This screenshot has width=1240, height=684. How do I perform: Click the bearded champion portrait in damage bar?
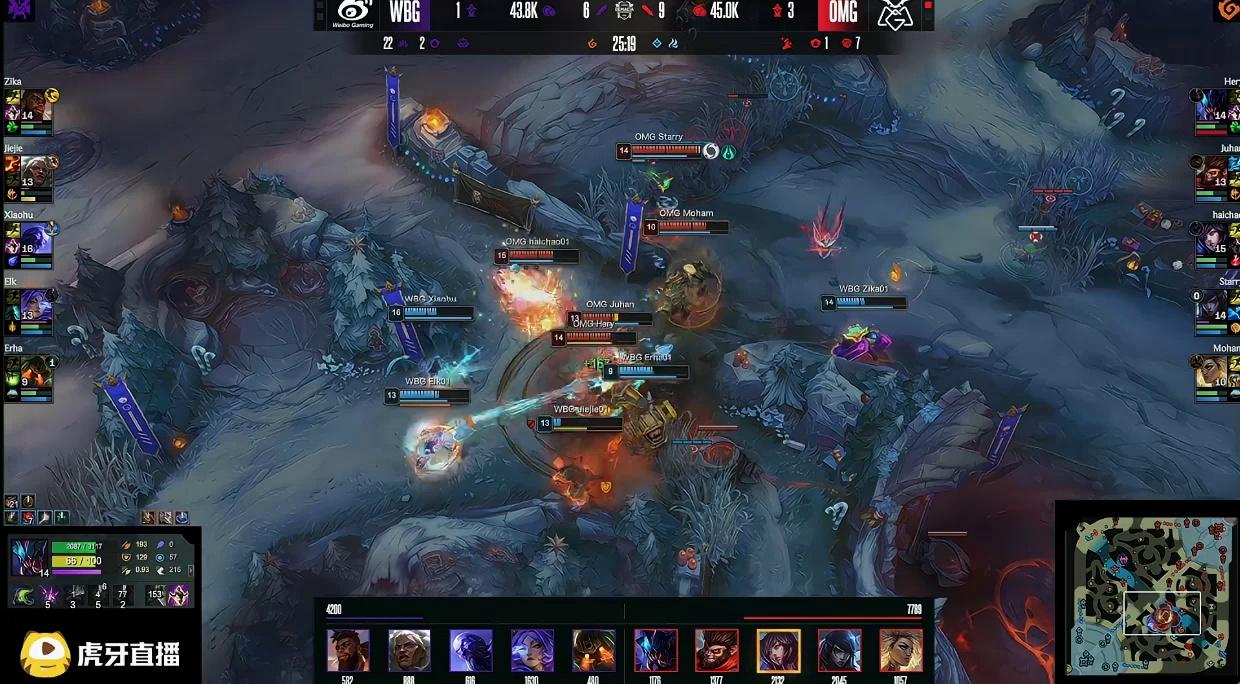348,650
